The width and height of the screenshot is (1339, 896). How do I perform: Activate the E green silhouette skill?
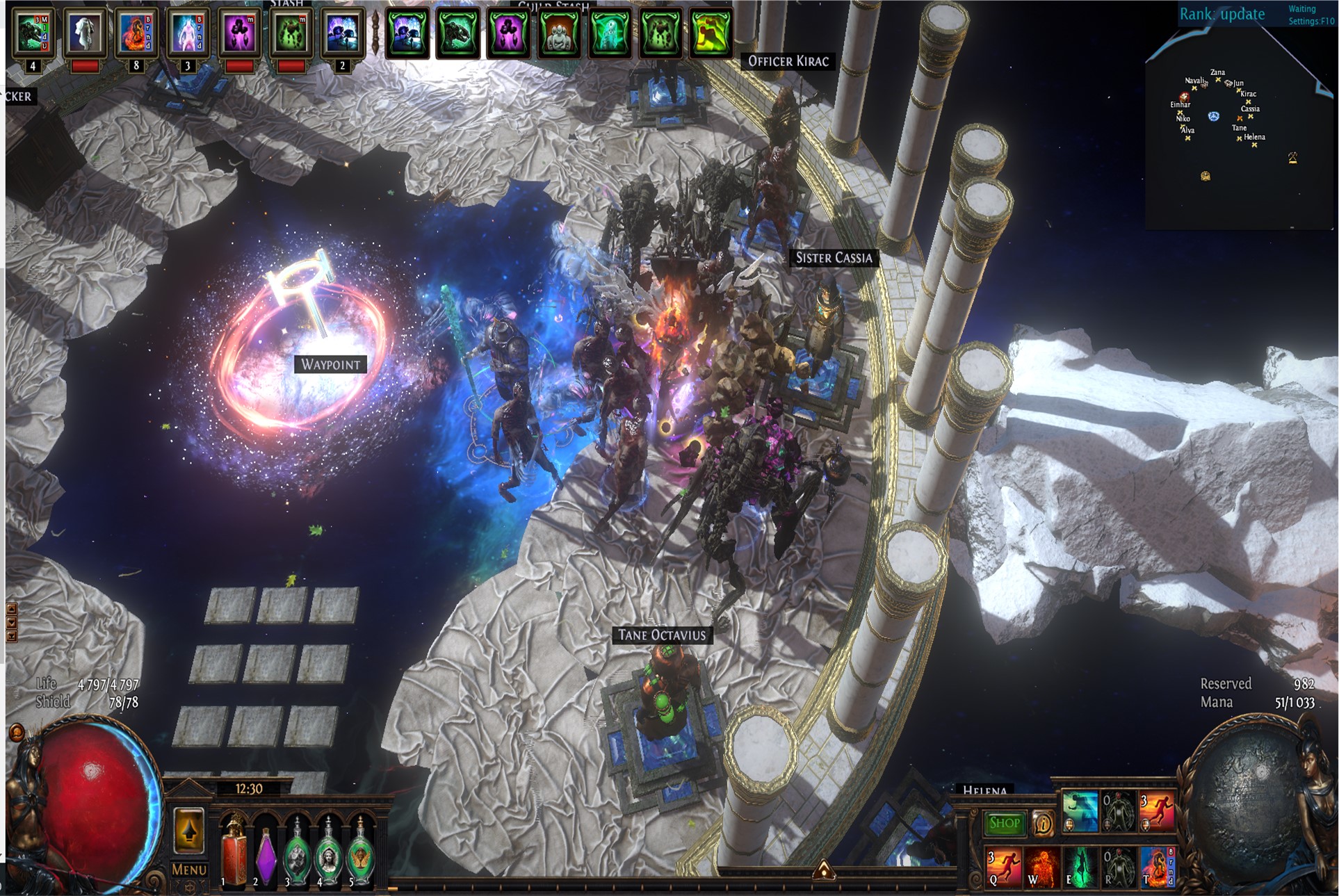1080,867
